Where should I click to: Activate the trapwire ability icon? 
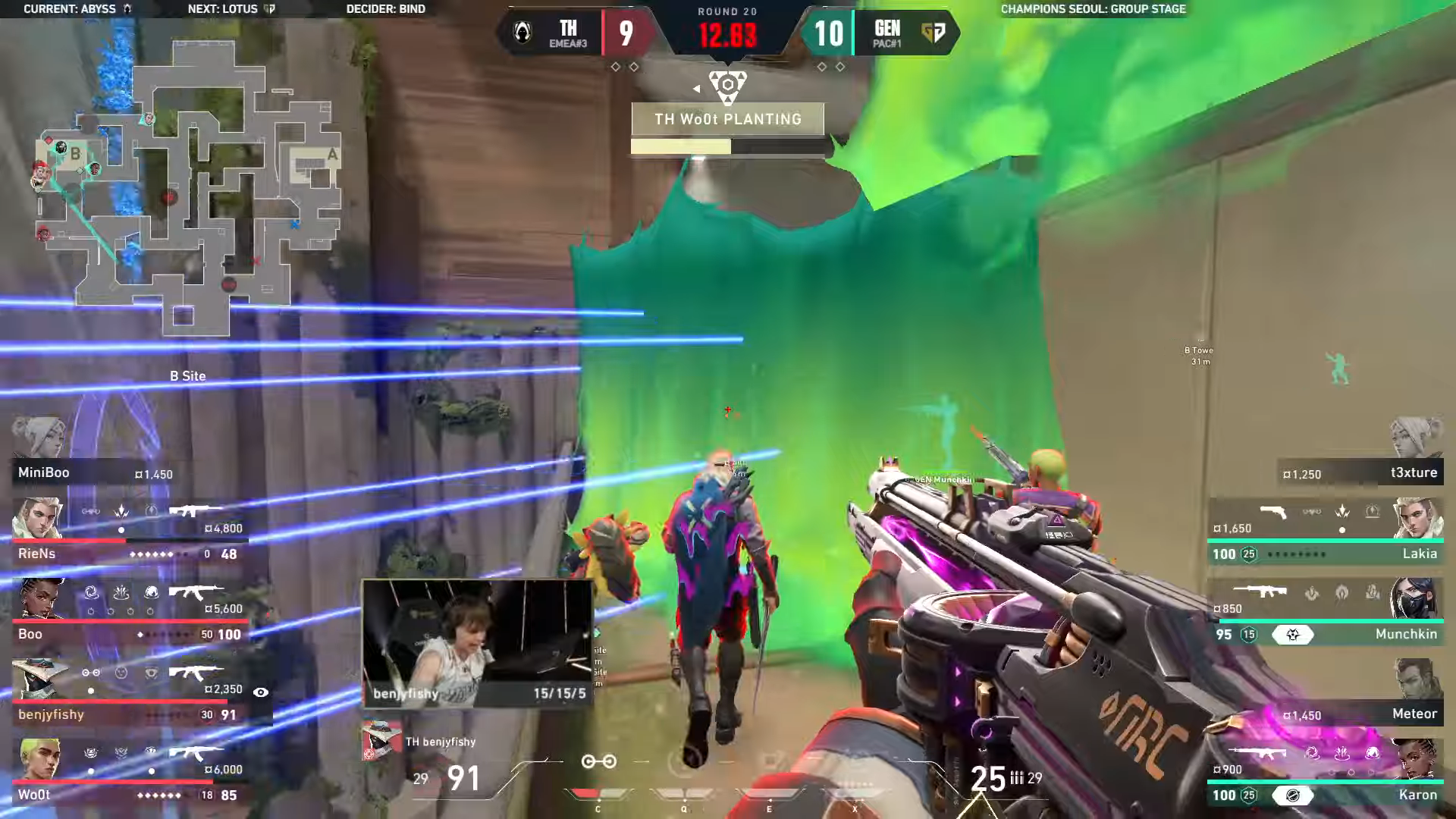tap(598, 761)
